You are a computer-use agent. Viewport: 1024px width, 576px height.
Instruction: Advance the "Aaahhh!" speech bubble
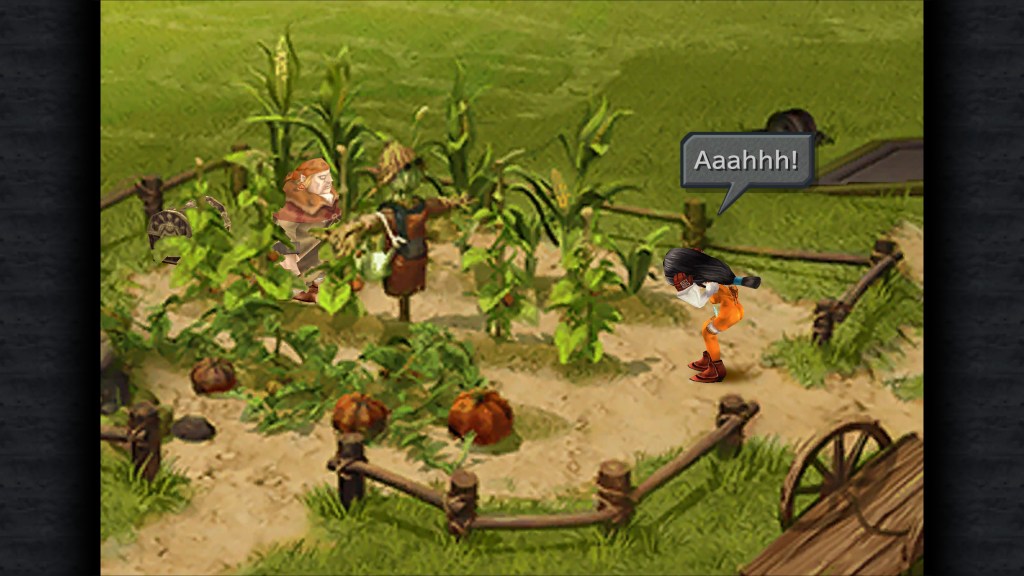click(x=747, y=161)
